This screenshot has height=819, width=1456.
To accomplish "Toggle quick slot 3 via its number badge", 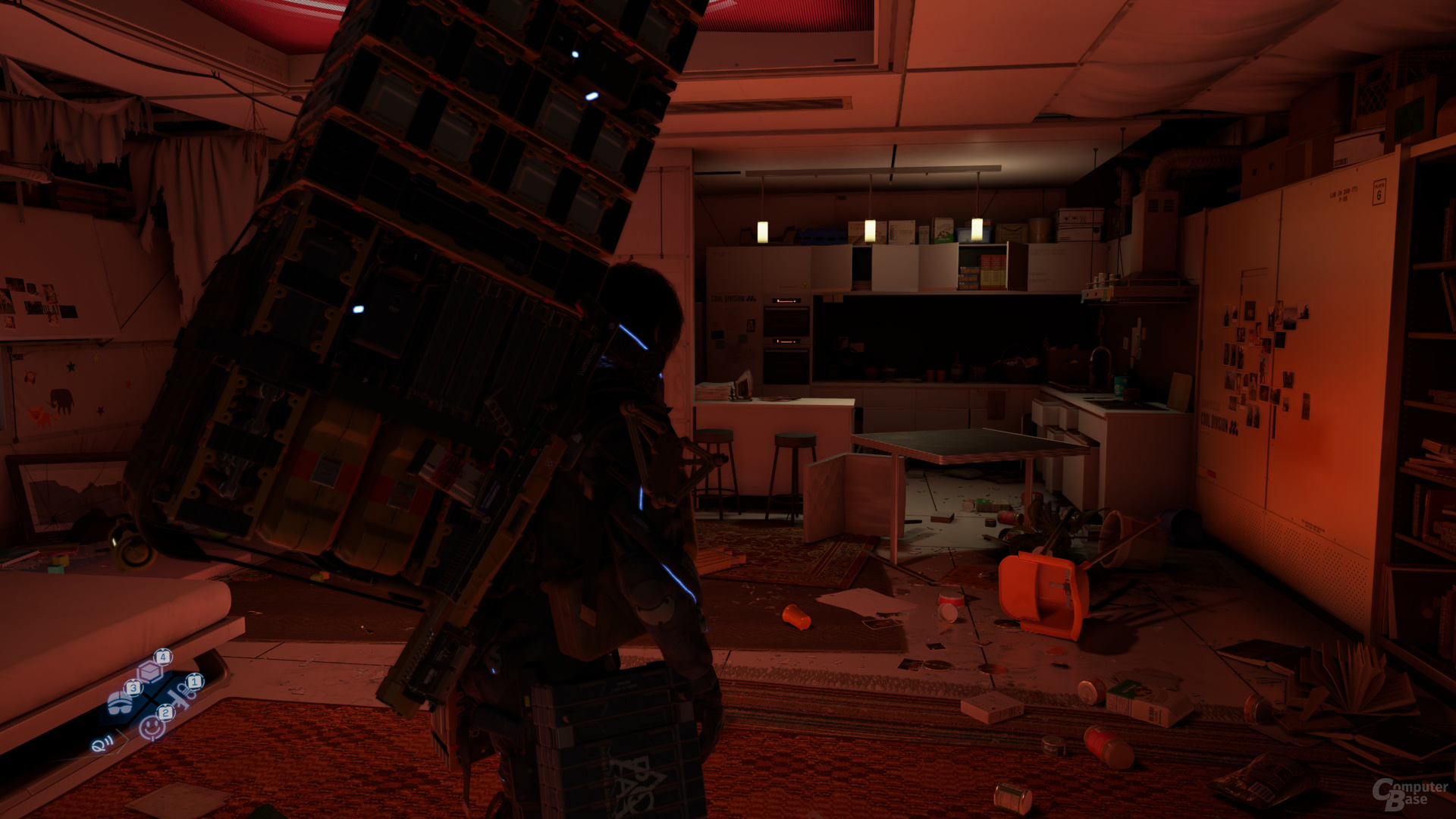I will click(133, 688).
